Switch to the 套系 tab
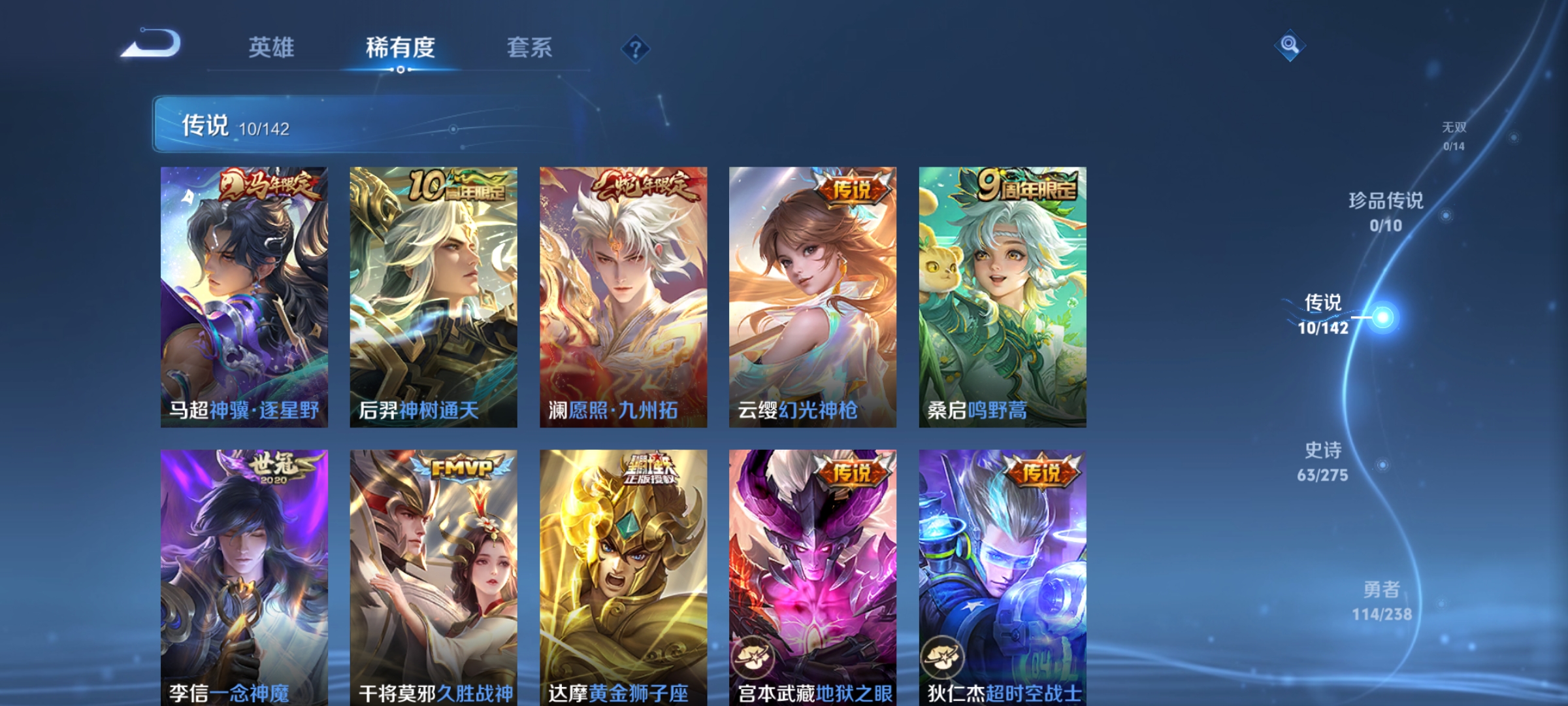The image size is (1568, 706). (x=531, y=47)
